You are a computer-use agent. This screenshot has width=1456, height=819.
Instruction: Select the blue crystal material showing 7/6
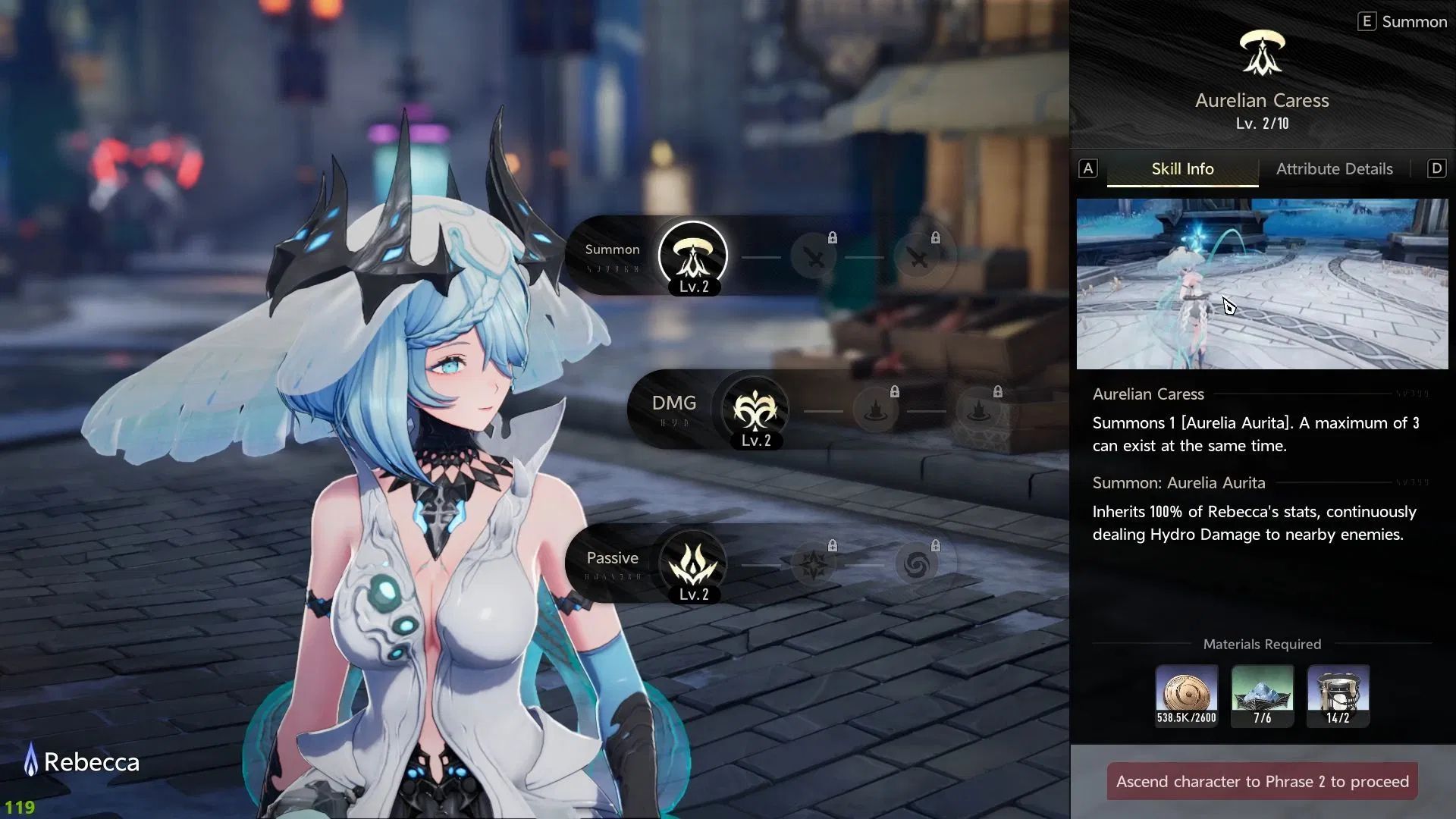click(1262, 693)
